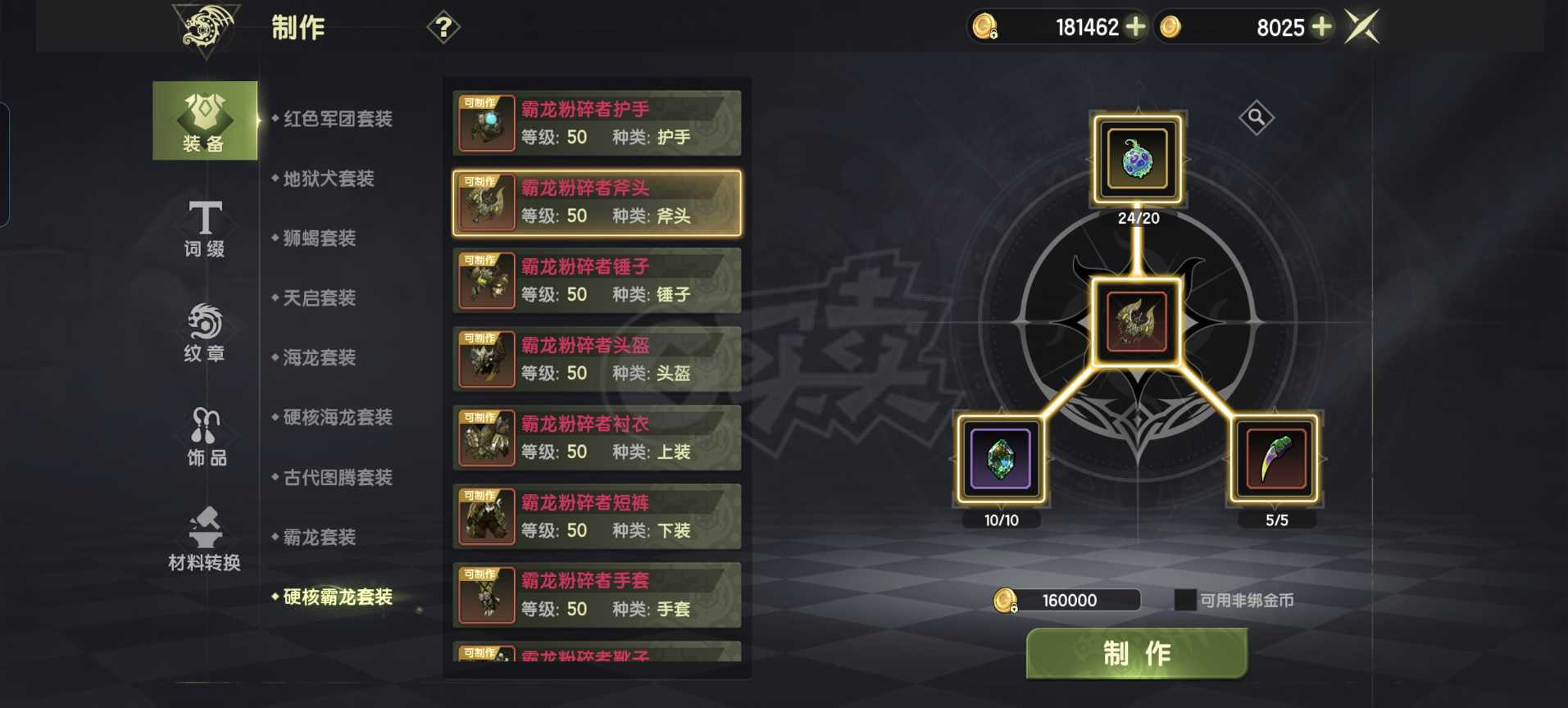
Task: Select the claw material showing 5/5
Action: click(1275, 459)
